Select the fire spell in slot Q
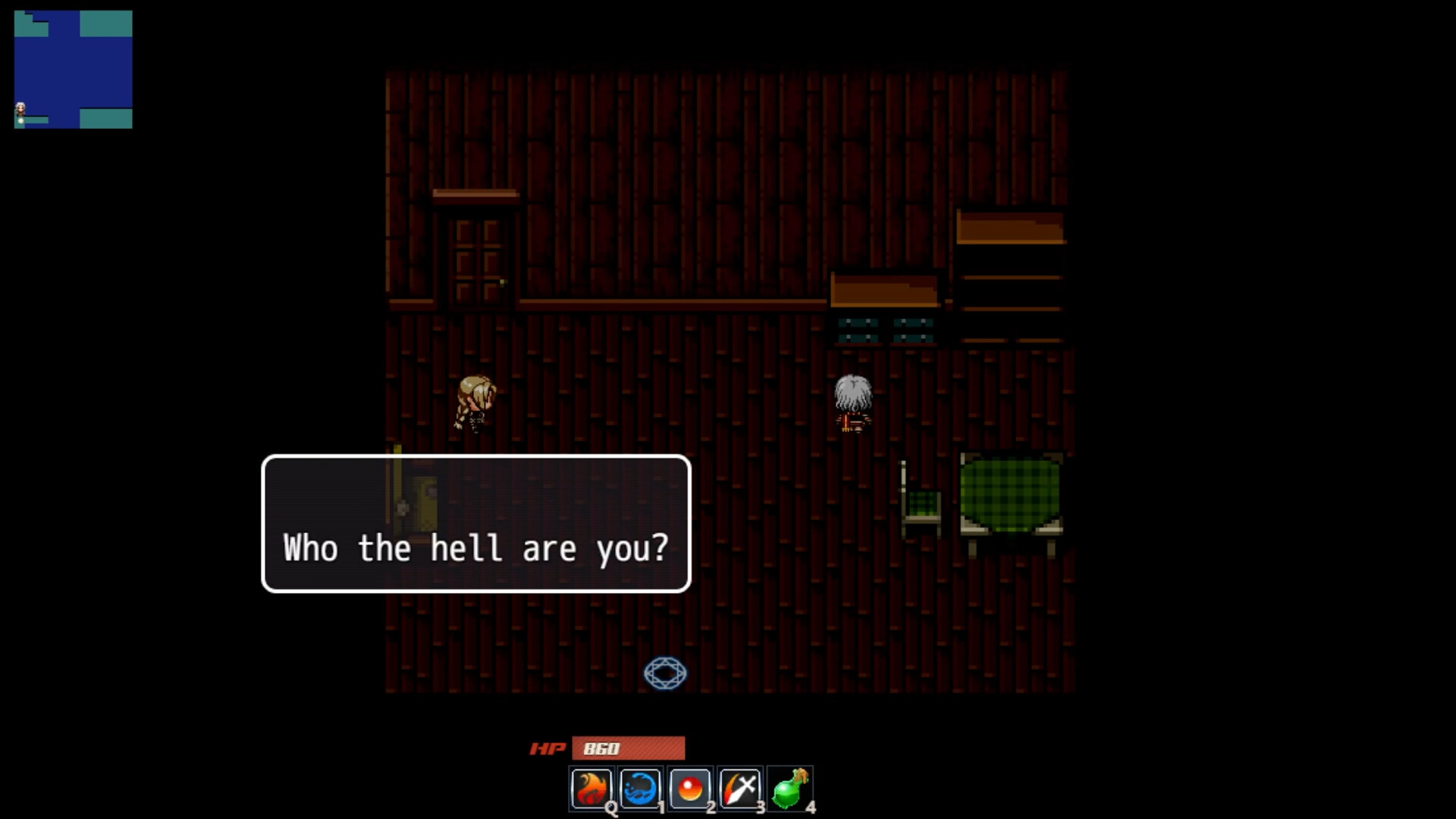 pyautogui.click(x=591, y=788)
